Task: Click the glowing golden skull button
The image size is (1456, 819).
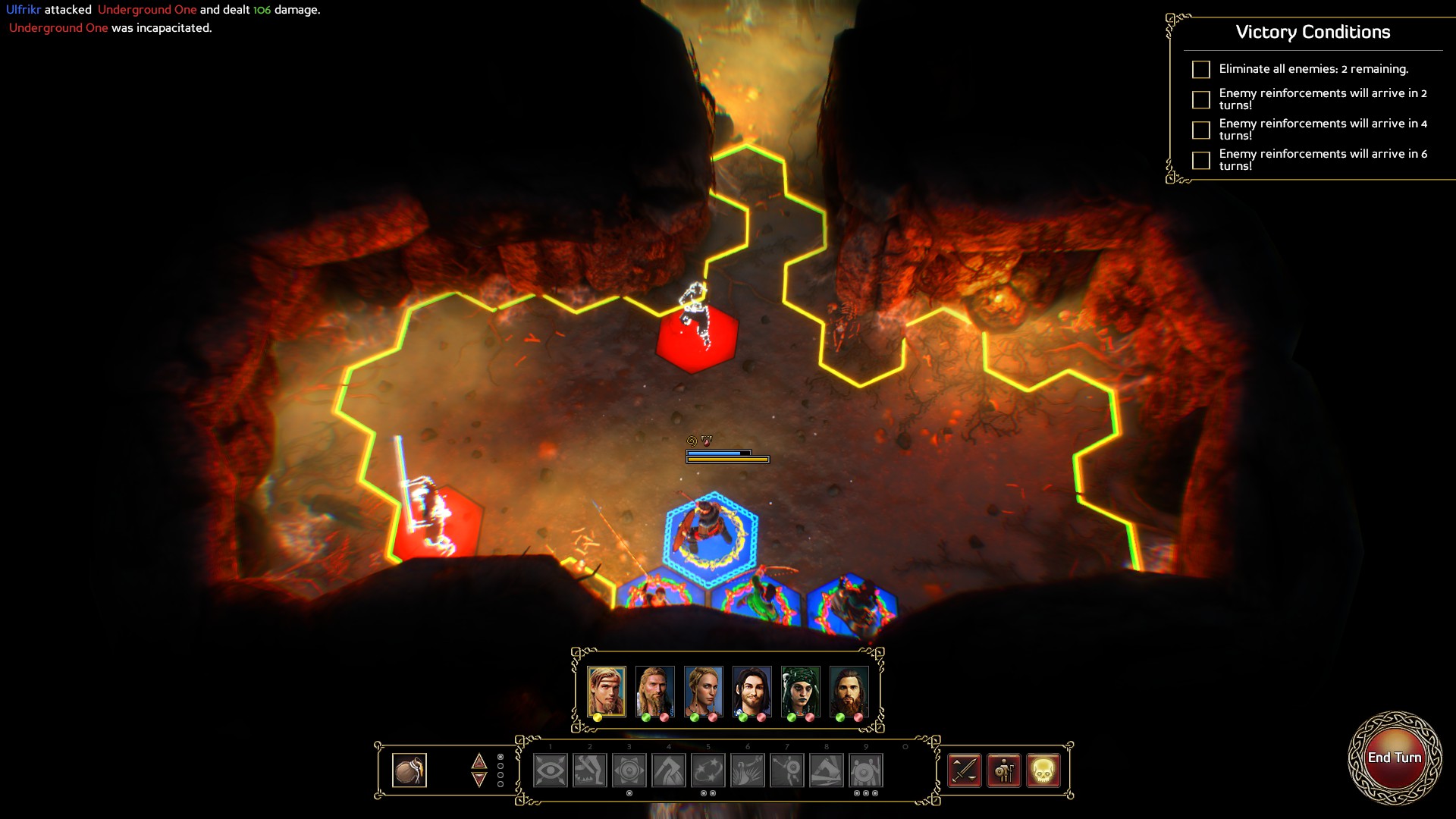Action: 1043,770
